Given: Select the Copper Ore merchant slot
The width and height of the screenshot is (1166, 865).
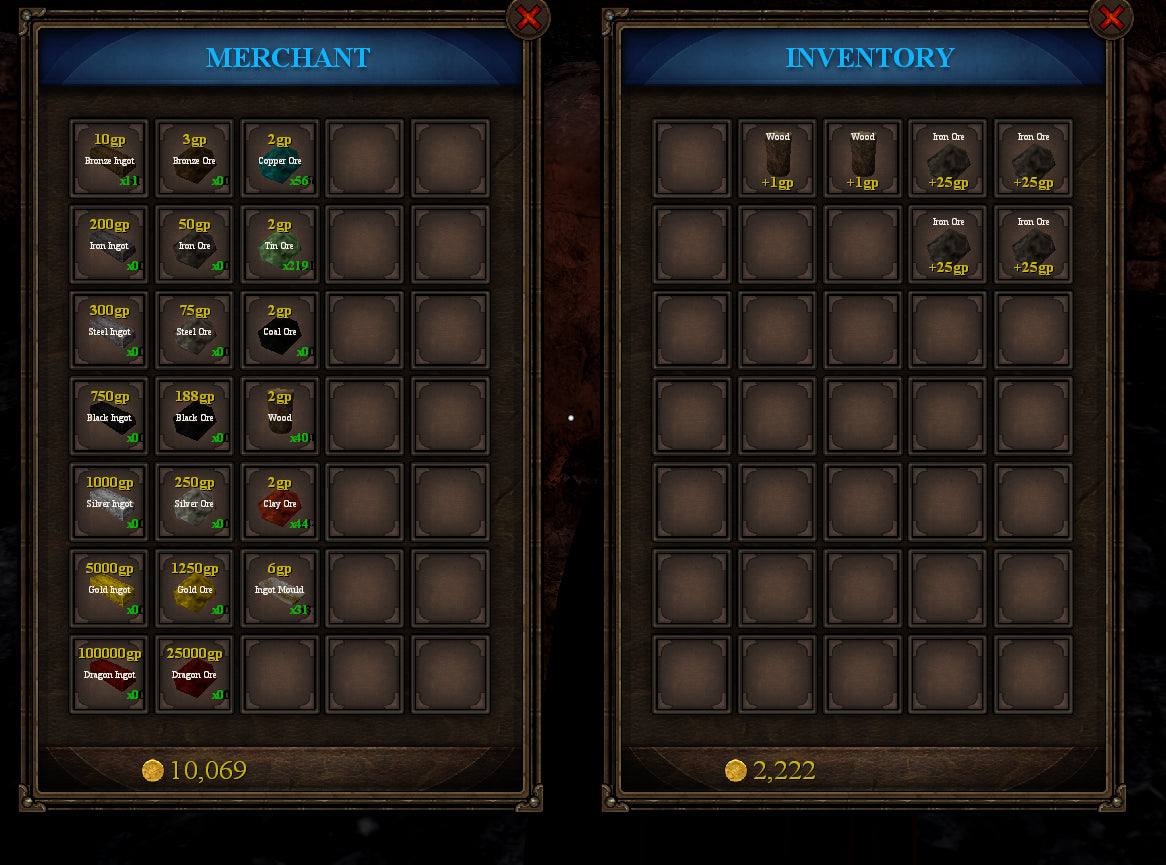Looking at the screenshot, I should [280, 159].
